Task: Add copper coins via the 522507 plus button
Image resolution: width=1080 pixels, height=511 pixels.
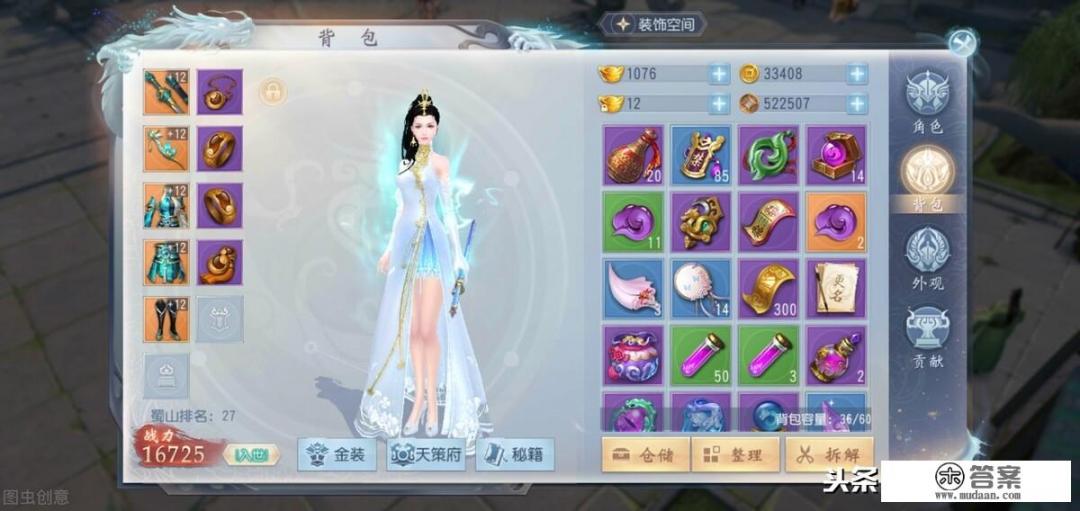Action: point(857,103)
